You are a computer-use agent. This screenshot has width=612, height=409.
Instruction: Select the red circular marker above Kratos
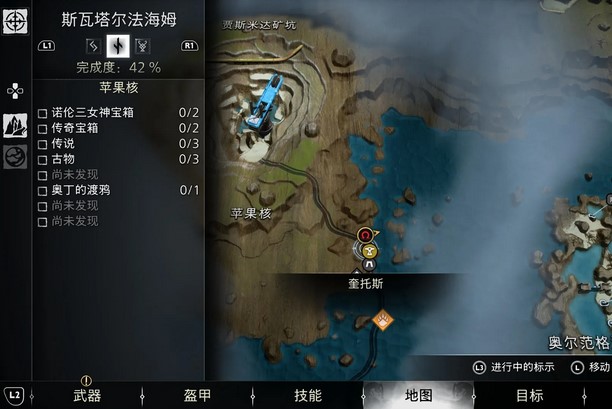365,236
